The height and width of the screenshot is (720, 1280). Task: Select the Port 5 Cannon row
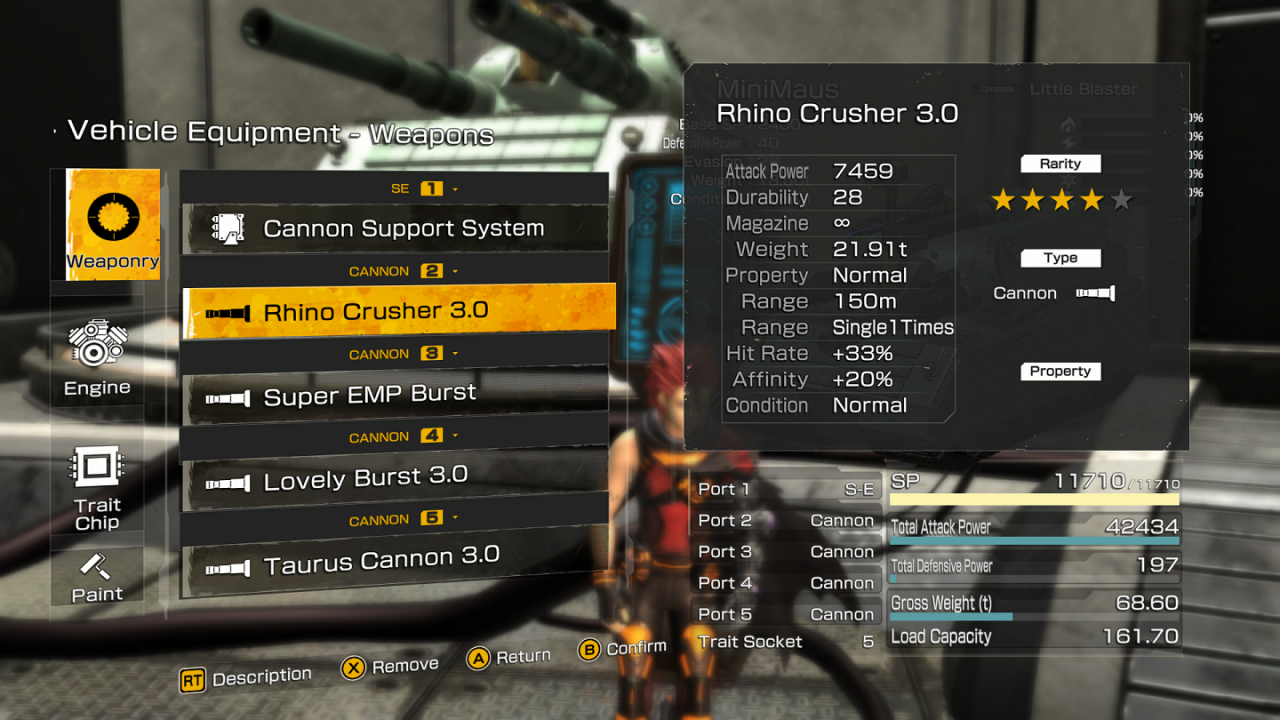786,614
